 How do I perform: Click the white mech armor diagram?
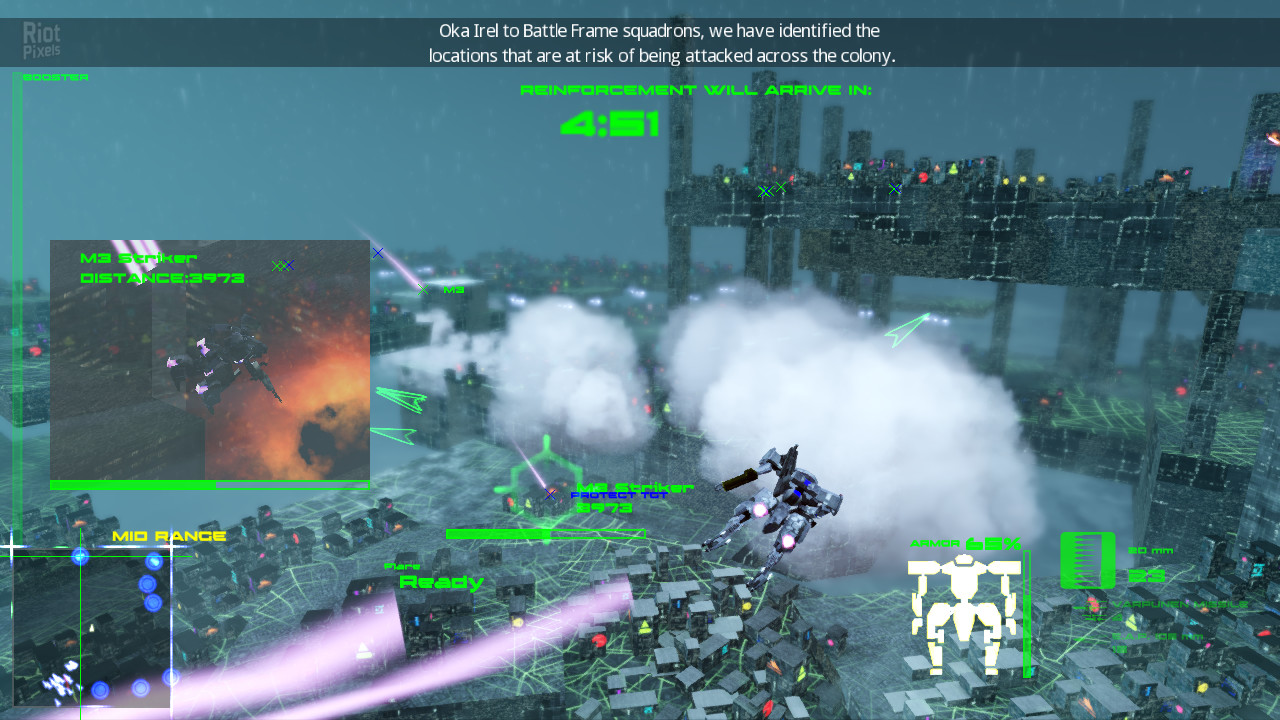964,612
